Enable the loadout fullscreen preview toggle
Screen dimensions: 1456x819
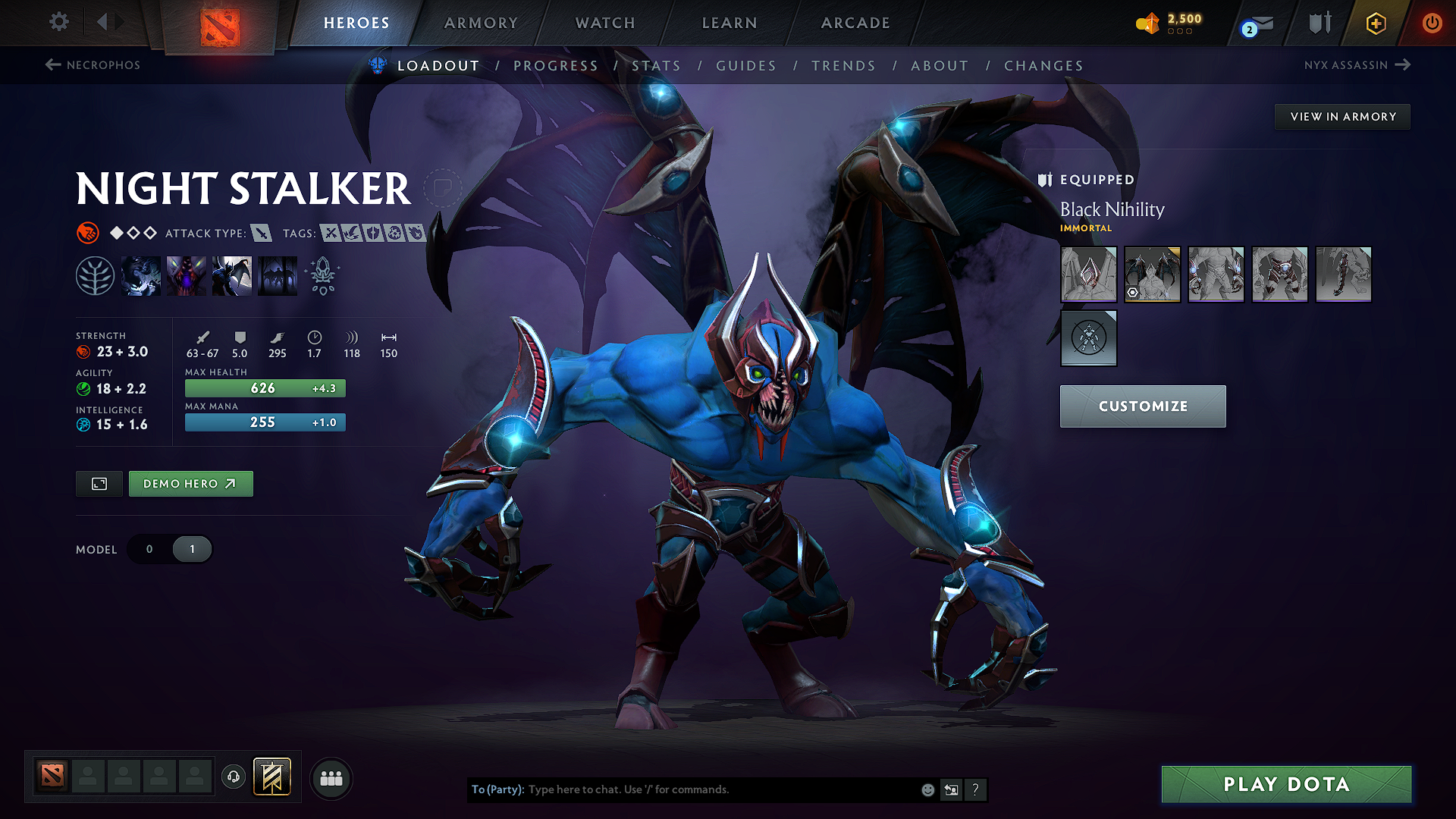click(x=99, y=483)
